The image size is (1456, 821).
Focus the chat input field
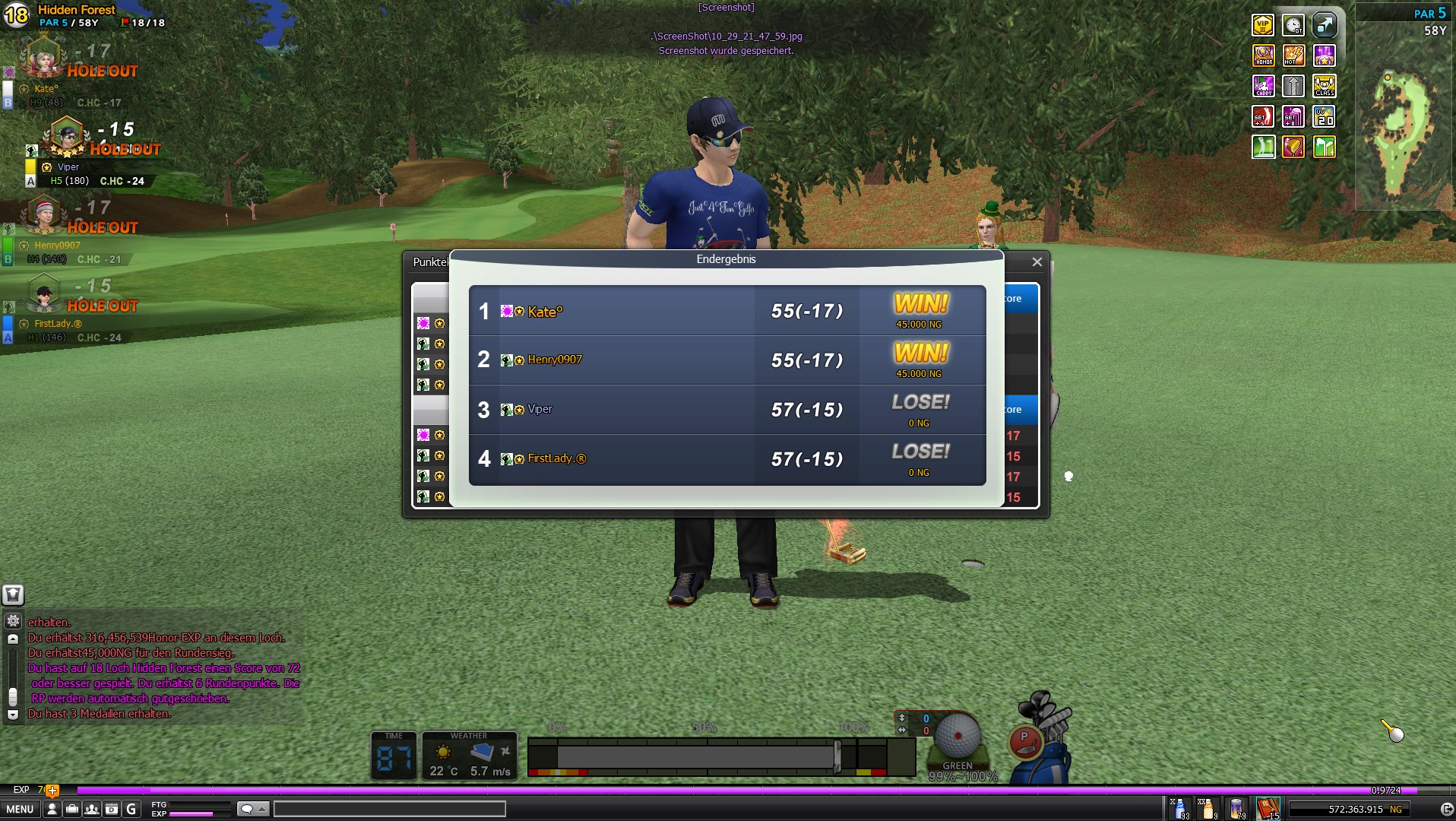point(389,809)
